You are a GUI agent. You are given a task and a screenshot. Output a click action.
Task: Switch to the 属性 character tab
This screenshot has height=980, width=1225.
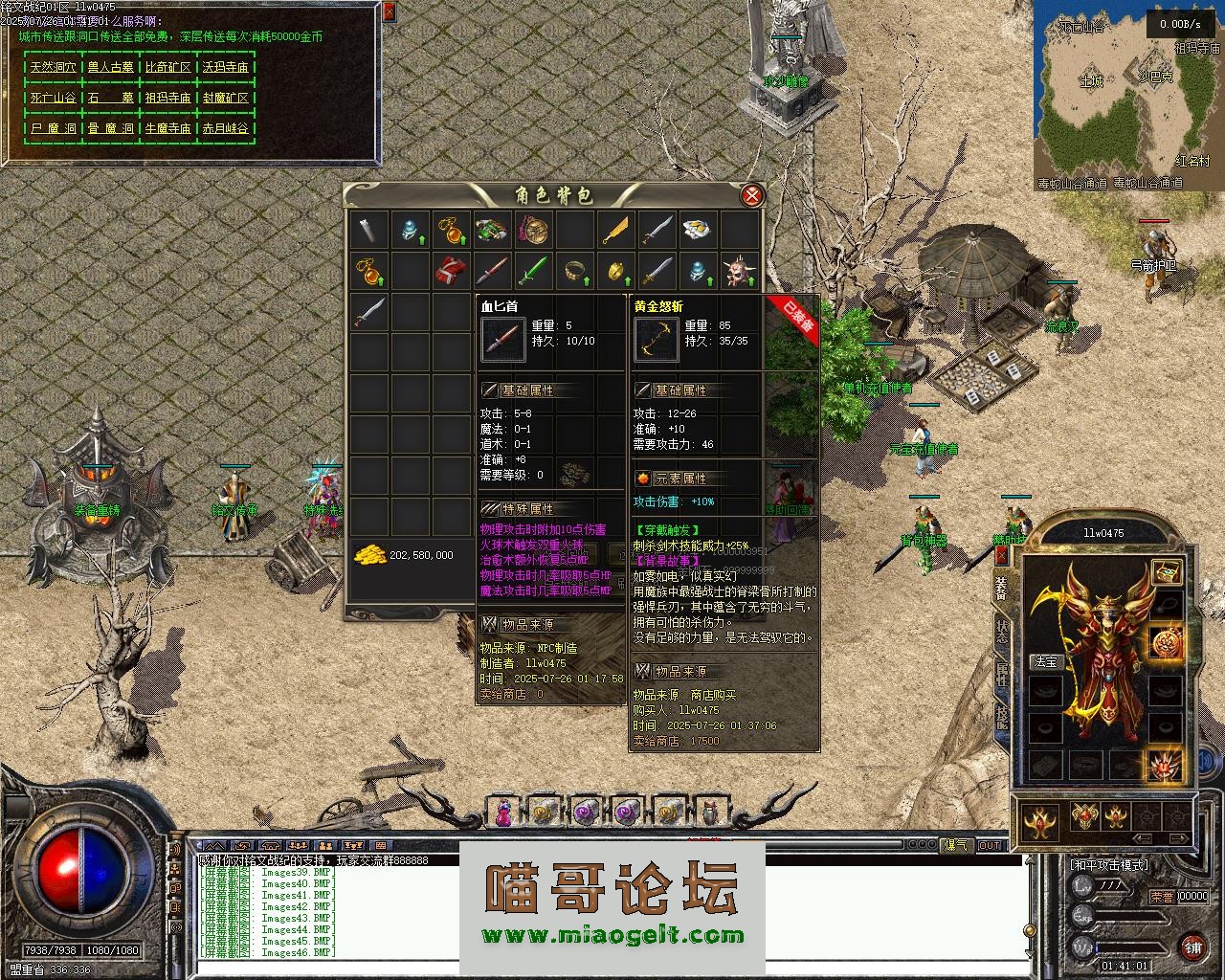tap(1002, 675)
